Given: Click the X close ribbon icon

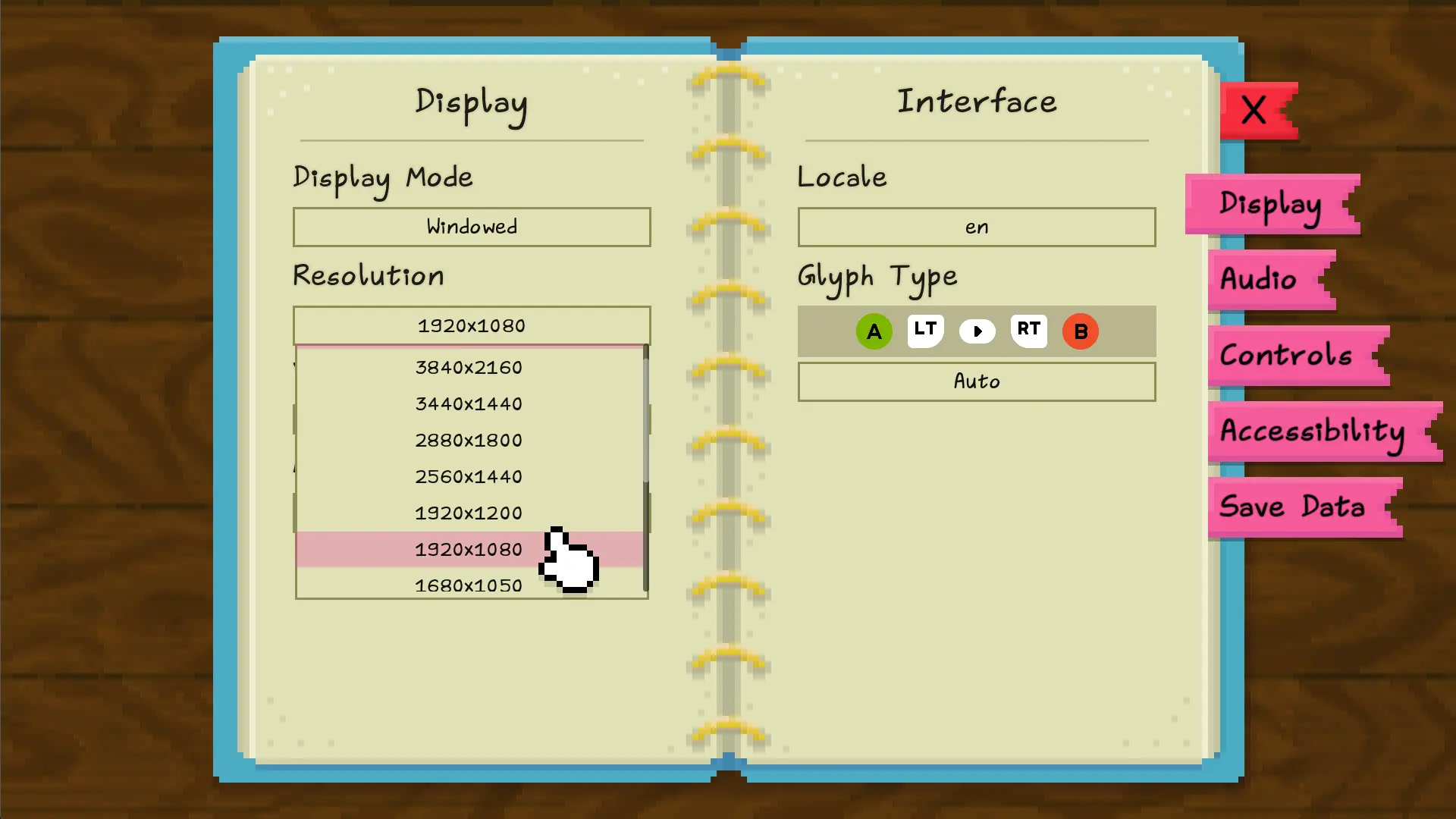Looking at the screenshot, I should click(1254, 110).
